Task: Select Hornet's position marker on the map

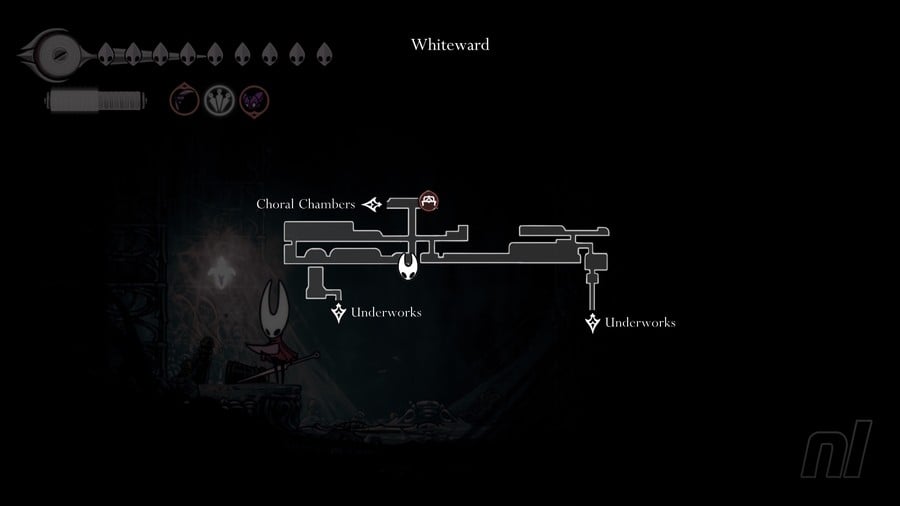Action: tap(409, 266)
